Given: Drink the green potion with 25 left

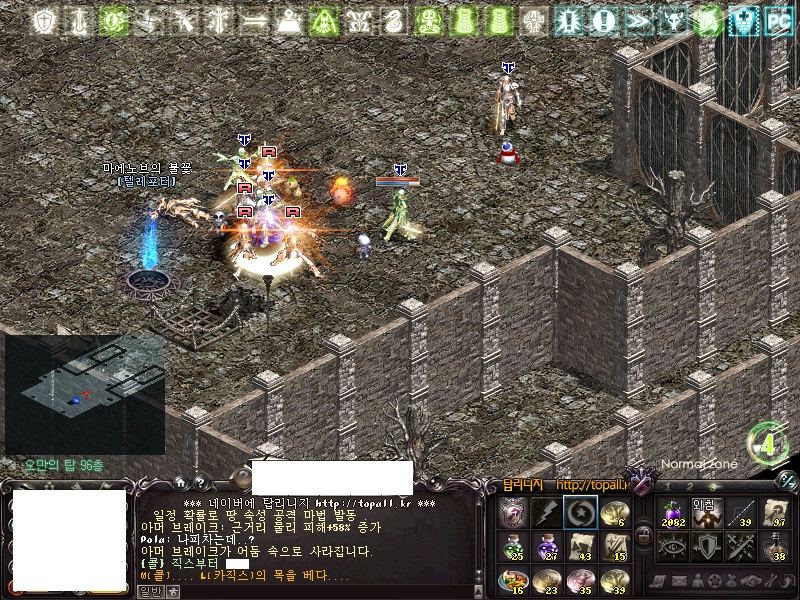Looking at the screenshot, I should click(513, 547).
